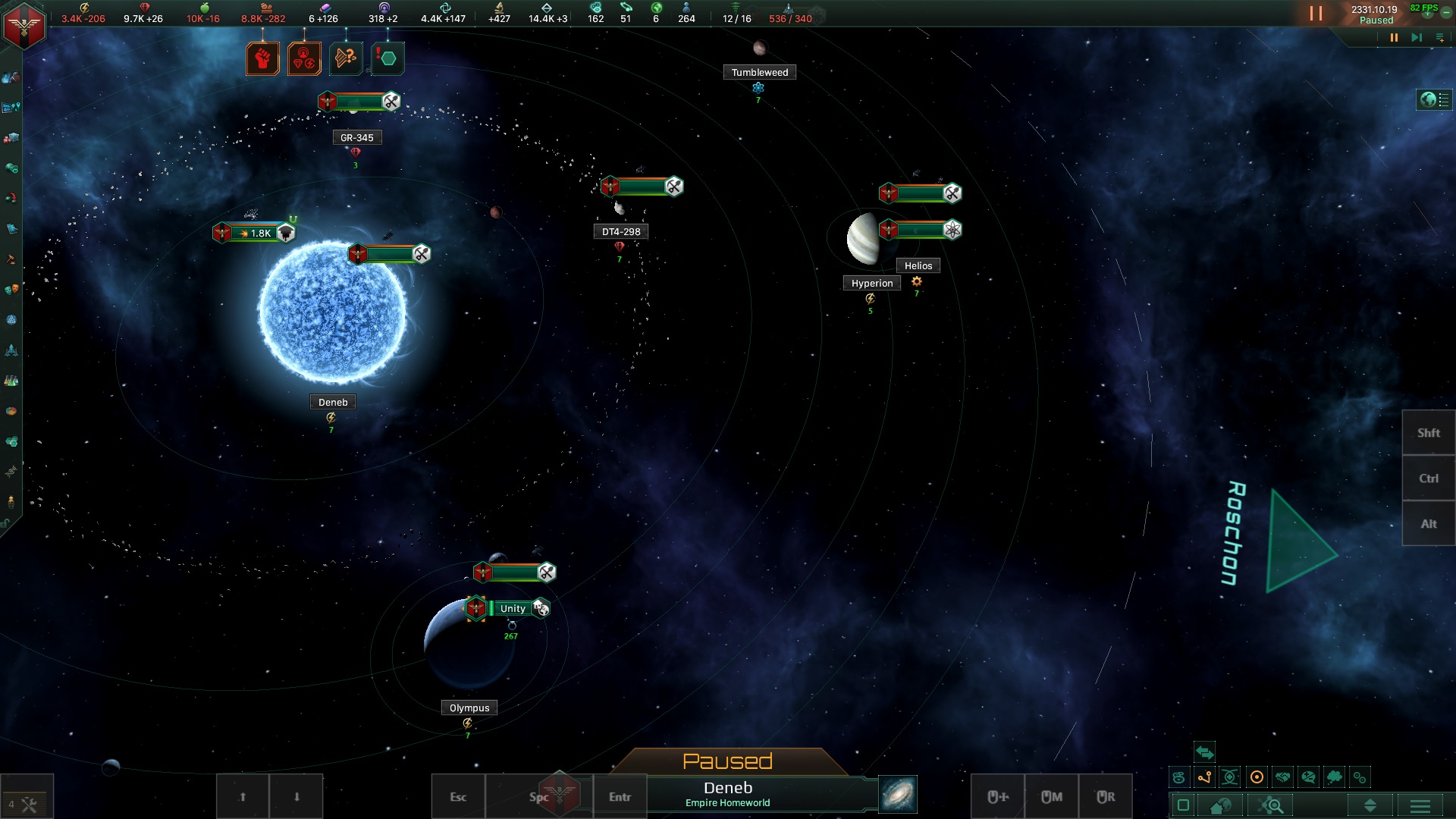Screen dimensions: 1456x819
Task: Increase game speed with the plus button
Action: 1427,14
